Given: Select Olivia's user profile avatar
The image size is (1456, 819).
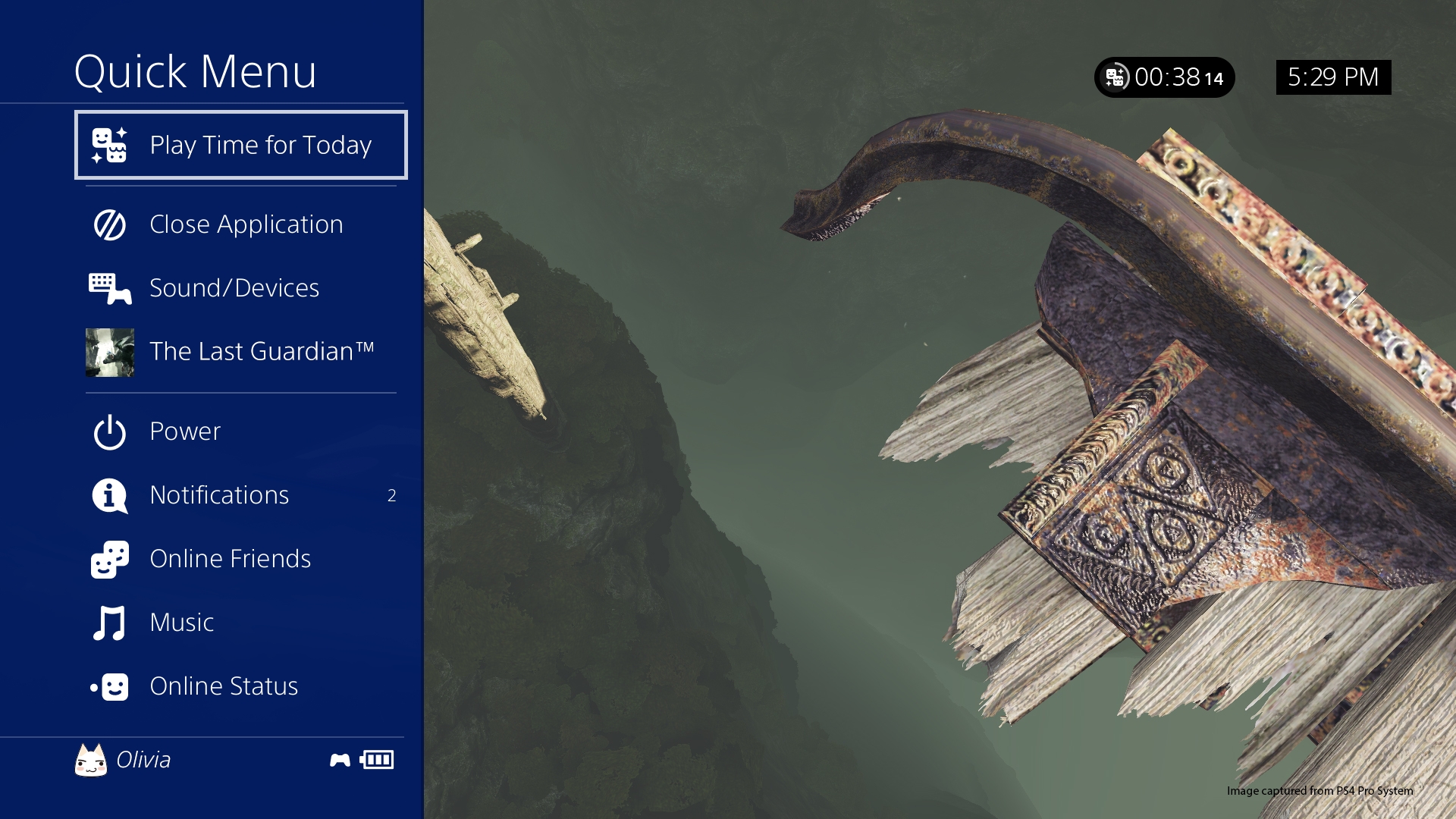Looking at the screenshot, I should 91,760.
